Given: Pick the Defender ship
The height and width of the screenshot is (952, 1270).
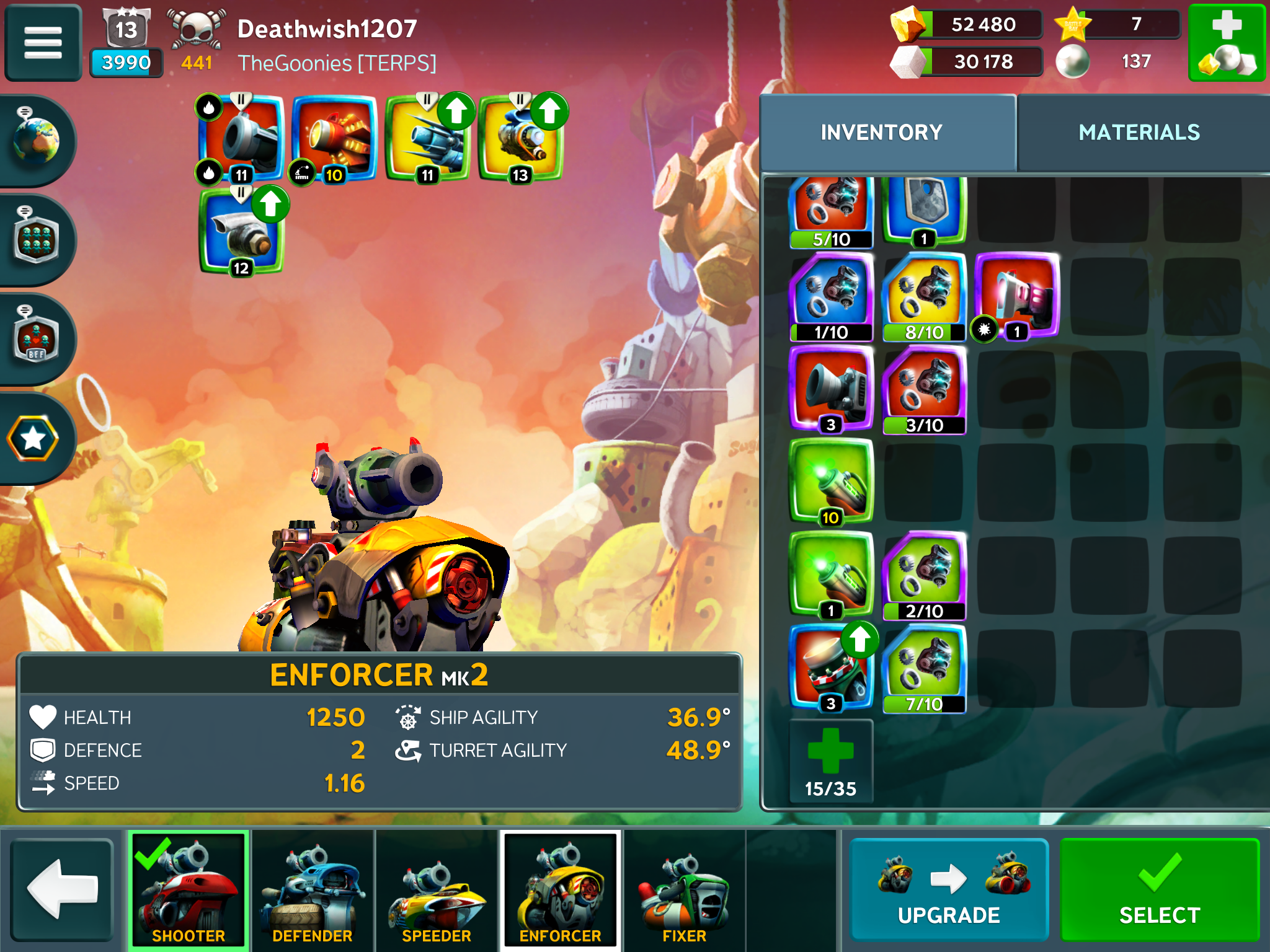Looking at the screenshot, I should [x=313, y=889].
